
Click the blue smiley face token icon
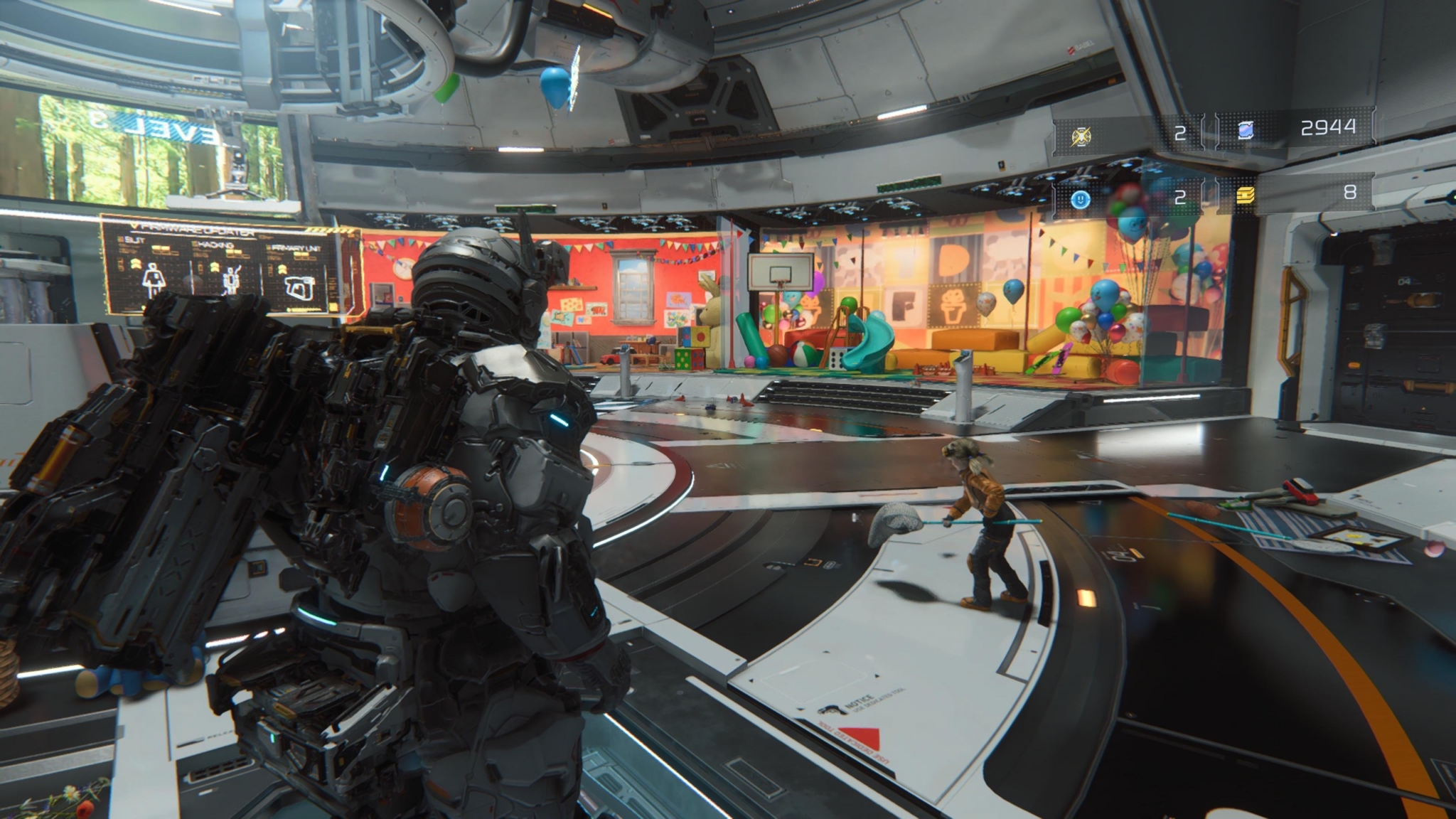coord(1081,199)
